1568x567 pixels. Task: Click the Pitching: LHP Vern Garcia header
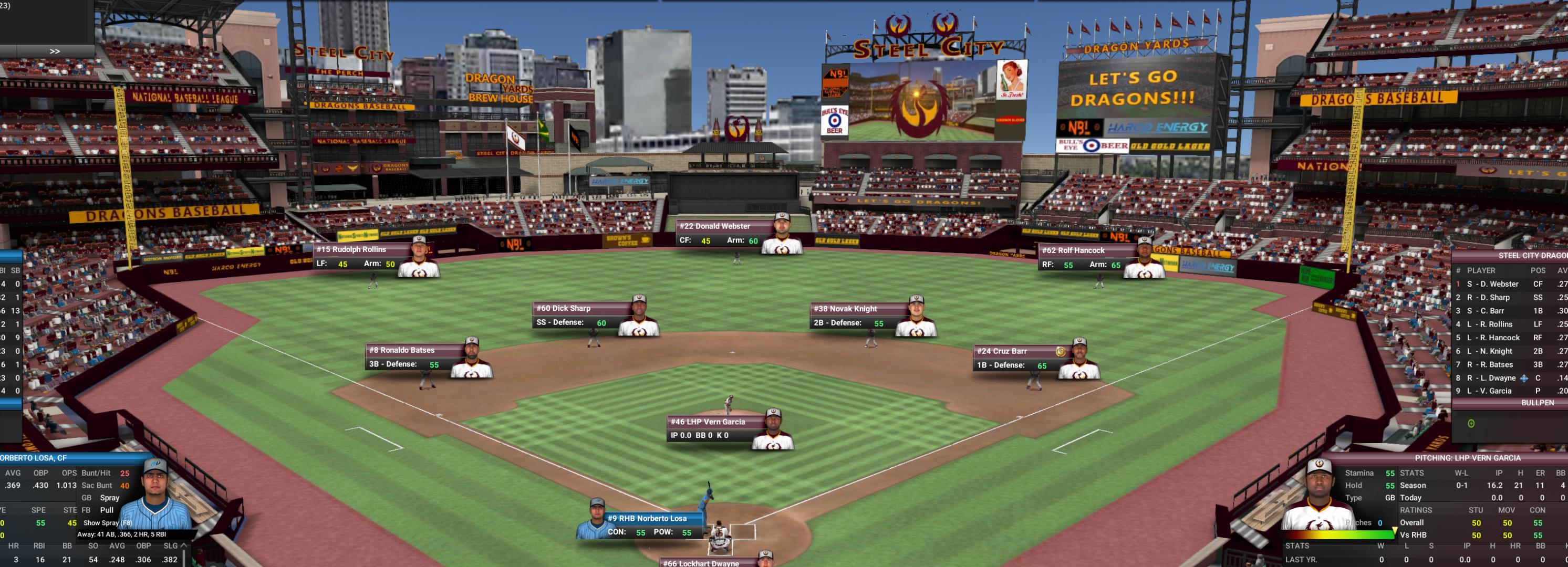click(1467, 457)
